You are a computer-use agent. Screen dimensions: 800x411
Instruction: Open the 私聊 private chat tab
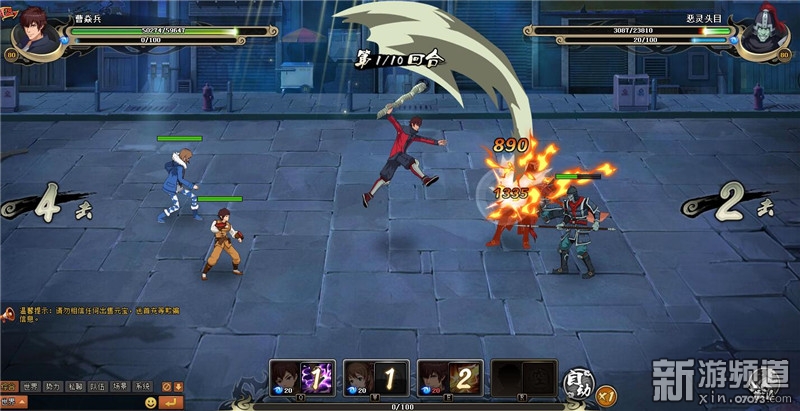click(x=76, y=386)
